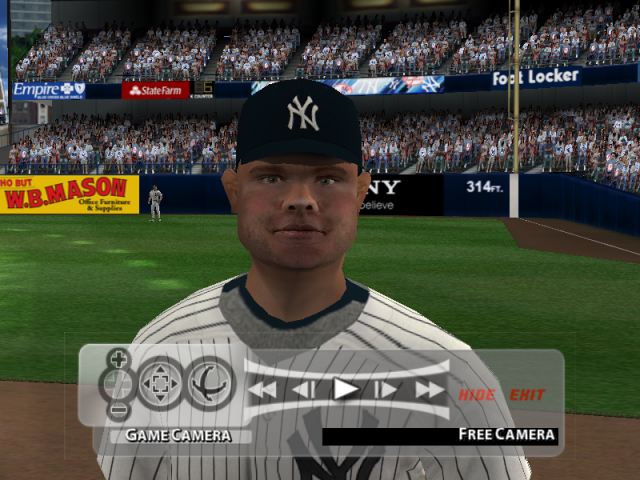640x480 pixels.
Task: Step back one frame
Action: click(304, 390)
